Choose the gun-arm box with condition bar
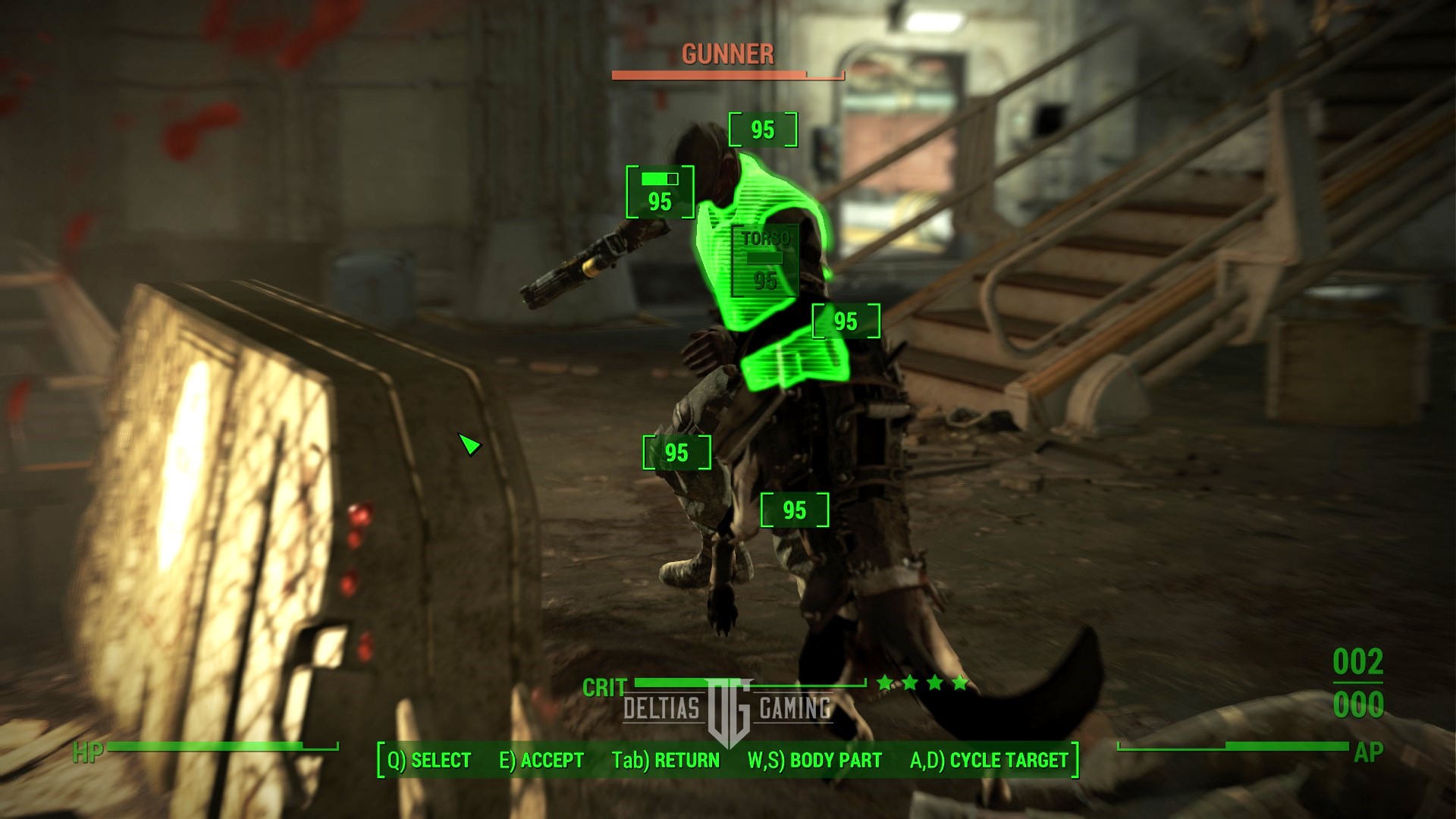 660,192
